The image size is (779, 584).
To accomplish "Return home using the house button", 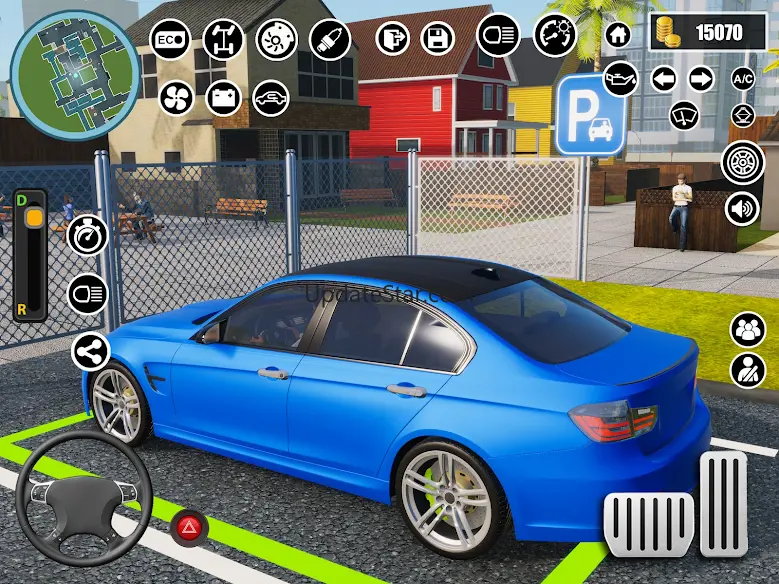I will point(619,34).
